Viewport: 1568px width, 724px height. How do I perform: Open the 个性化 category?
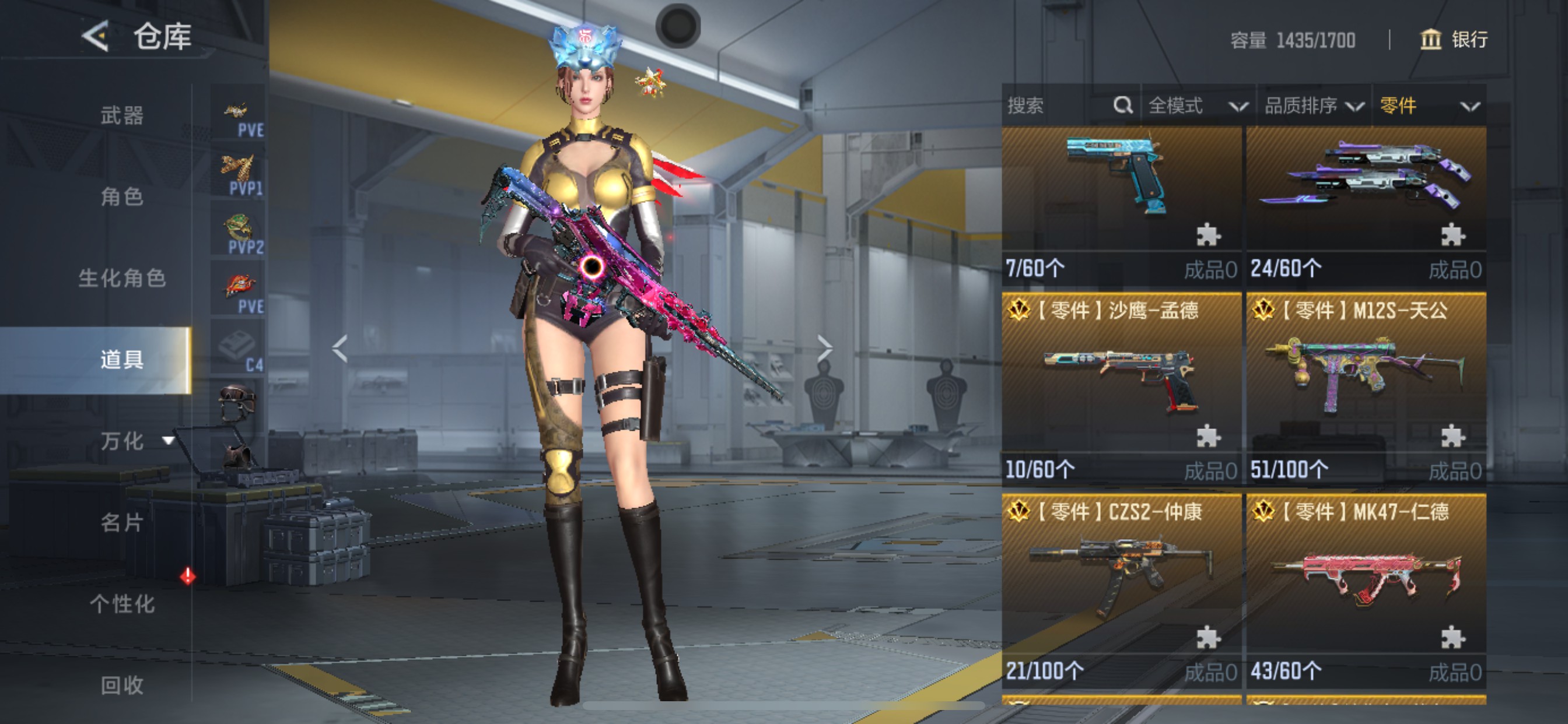[122, 603]
